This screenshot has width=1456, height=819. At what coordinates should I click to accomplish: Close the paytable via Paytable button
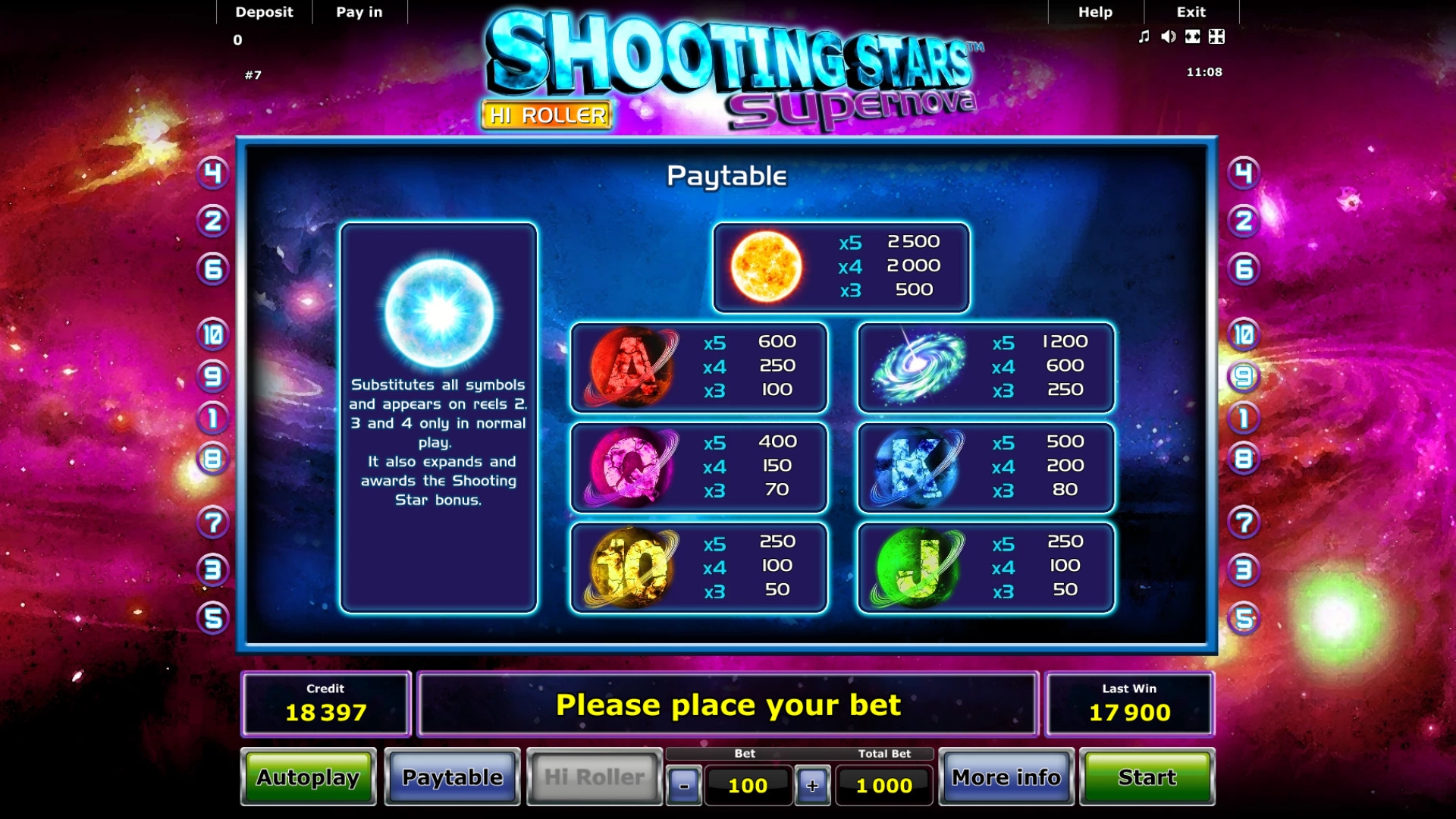tap(452, 777)
